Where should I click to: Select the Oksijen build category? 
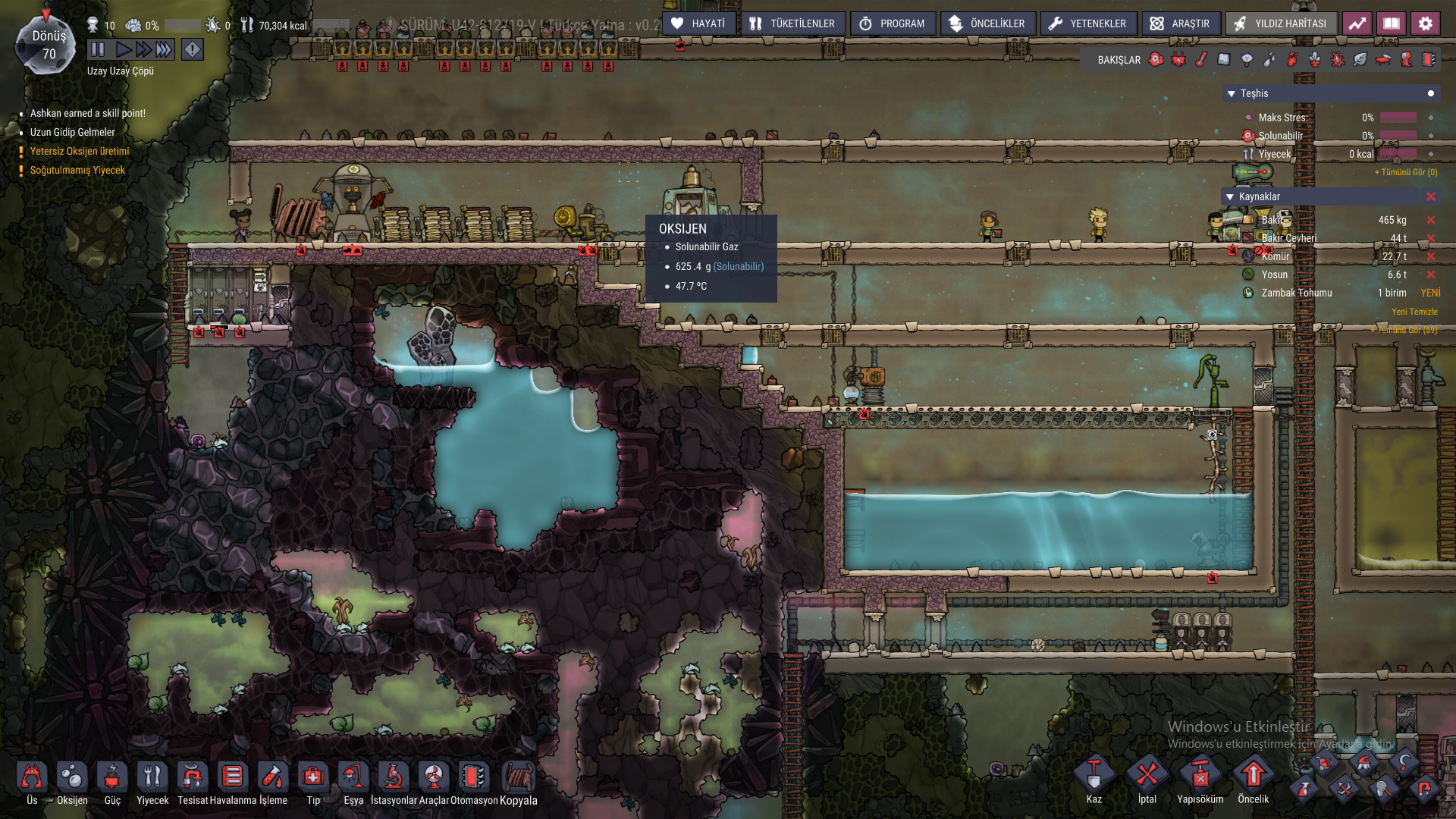(72, 782)
